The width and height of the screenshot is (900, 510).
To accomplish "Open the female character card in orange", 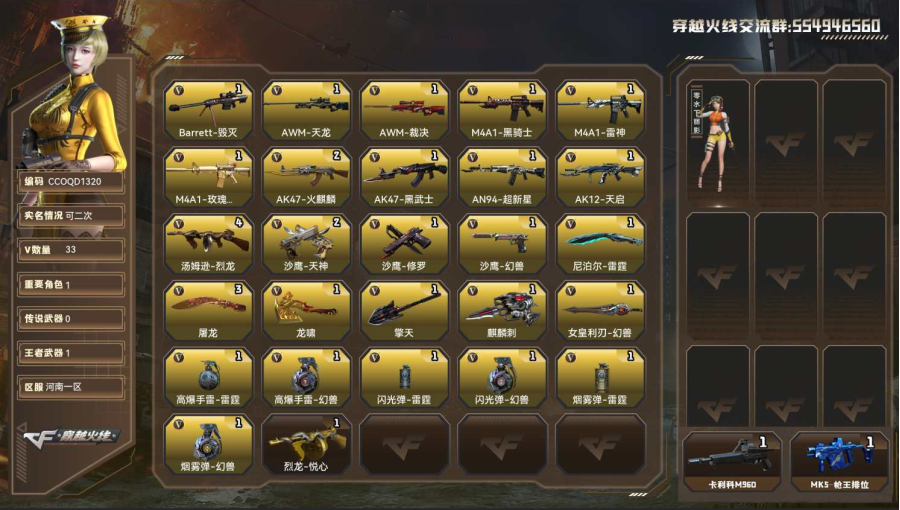I will click(718, 140).
